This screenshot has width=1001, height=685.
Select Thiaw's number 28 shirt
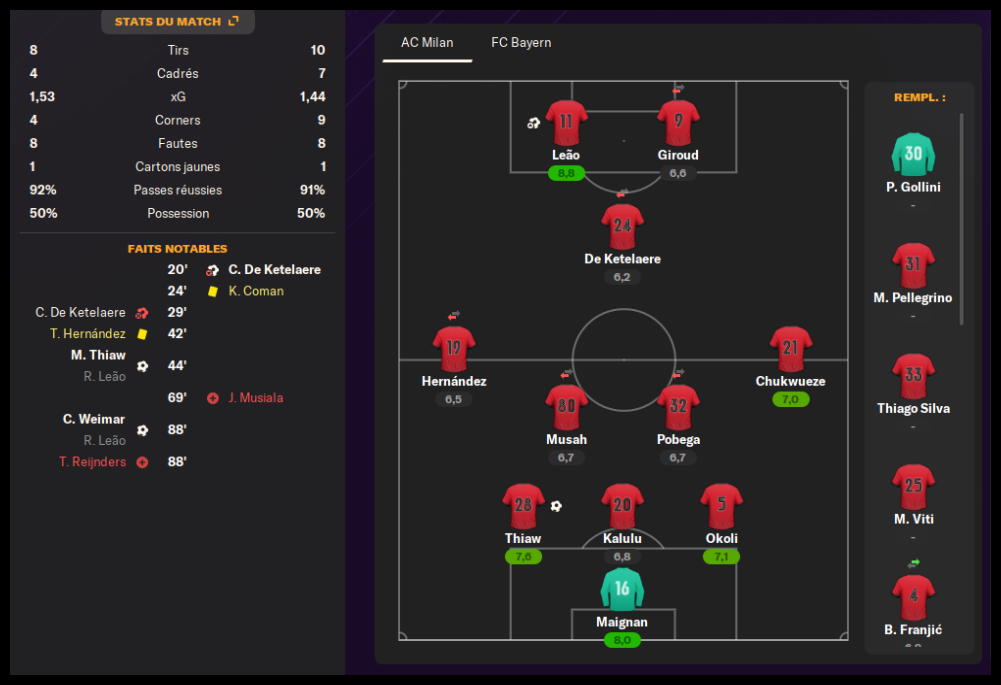click(523, 507)
